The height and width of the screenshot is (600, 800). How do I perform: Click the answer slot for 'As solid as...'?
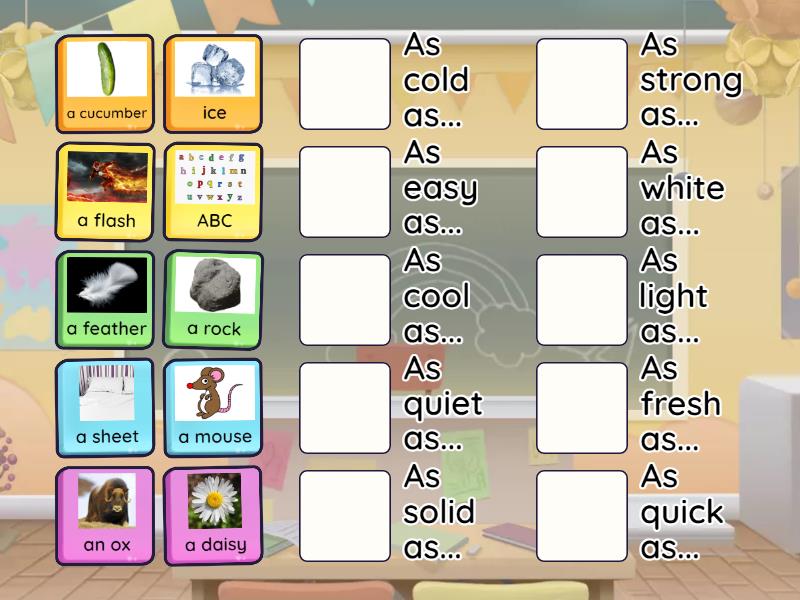345,516
